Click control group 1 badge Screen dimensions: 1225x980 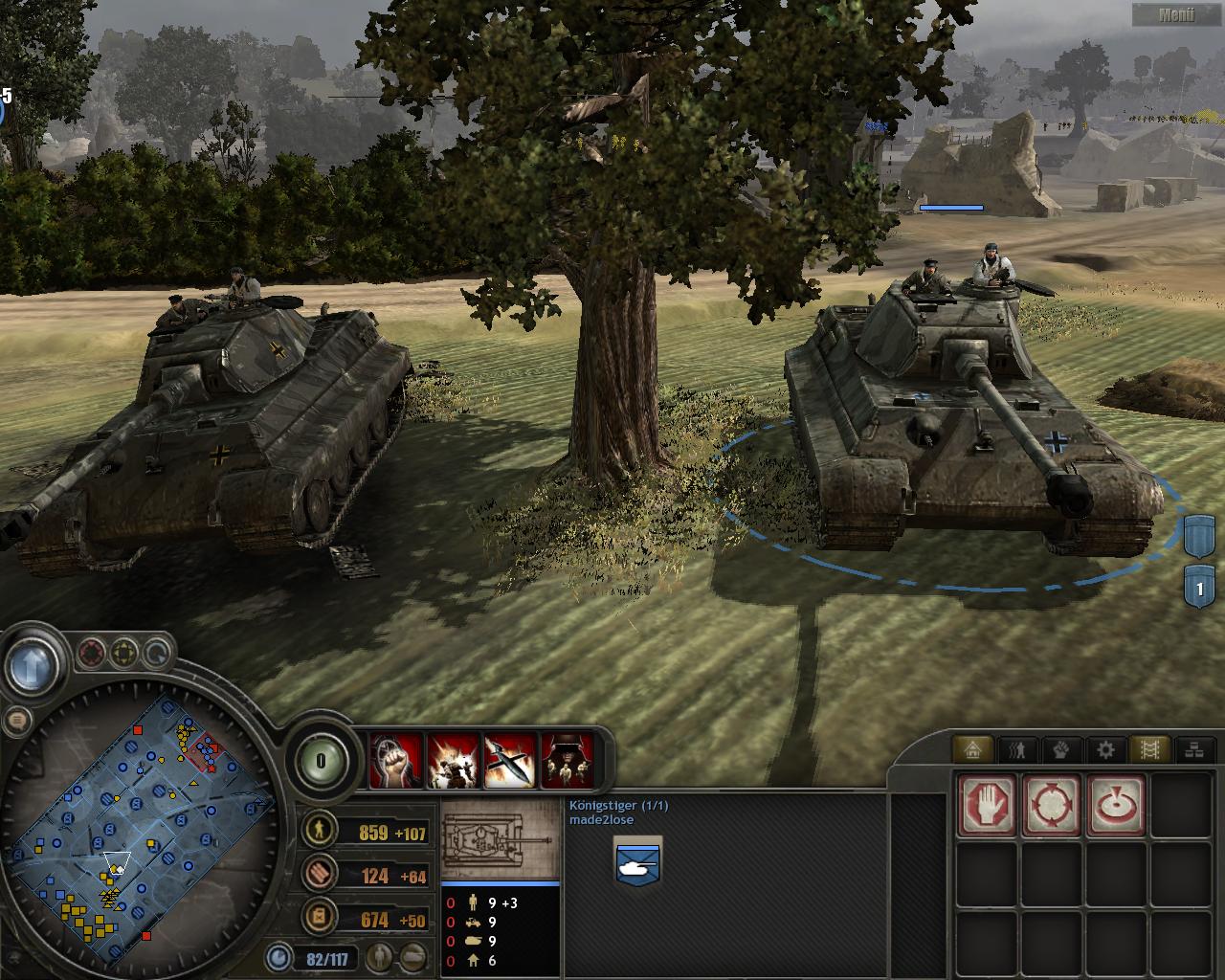tap(1199, 587)
